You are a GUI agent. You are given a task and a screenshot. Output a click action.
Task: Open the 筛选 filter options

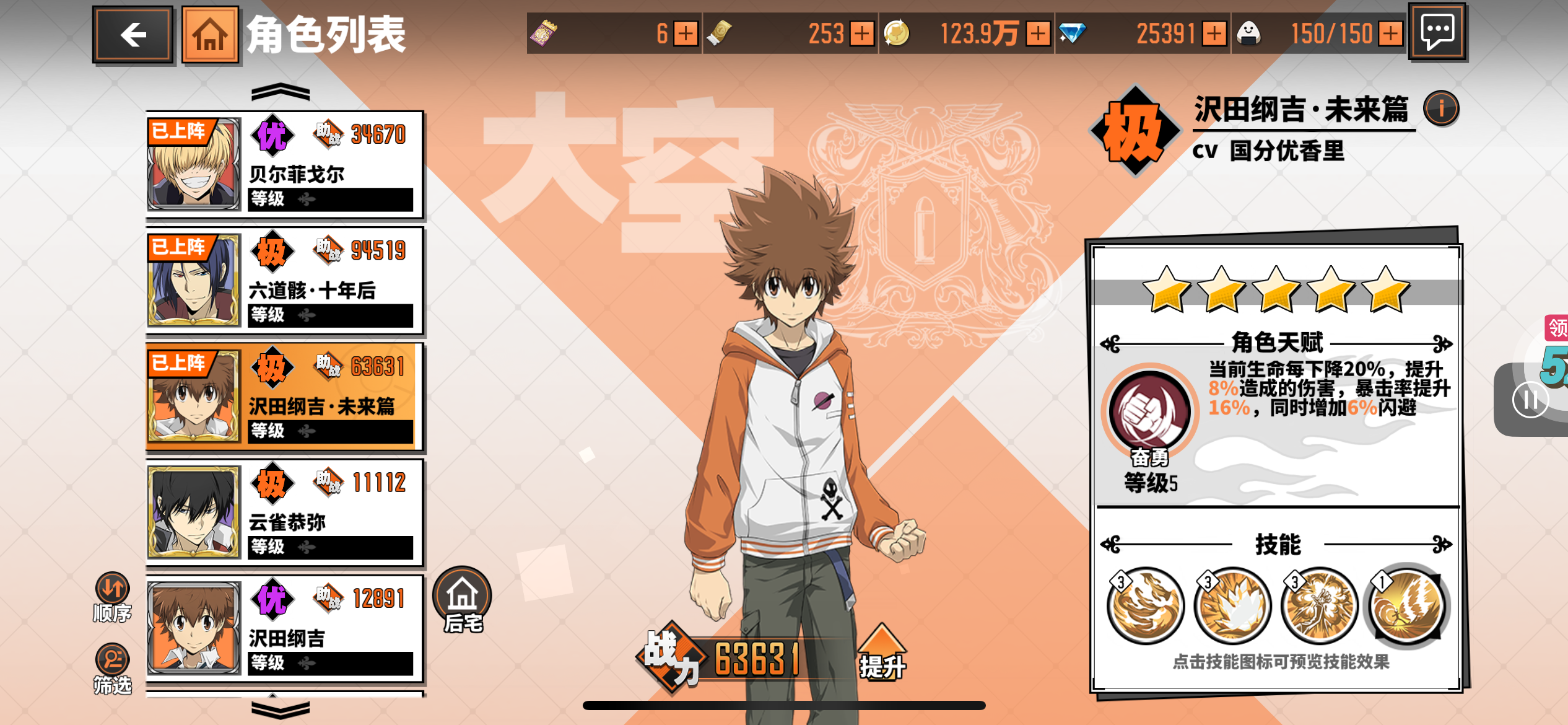click(x=112, y=669)
